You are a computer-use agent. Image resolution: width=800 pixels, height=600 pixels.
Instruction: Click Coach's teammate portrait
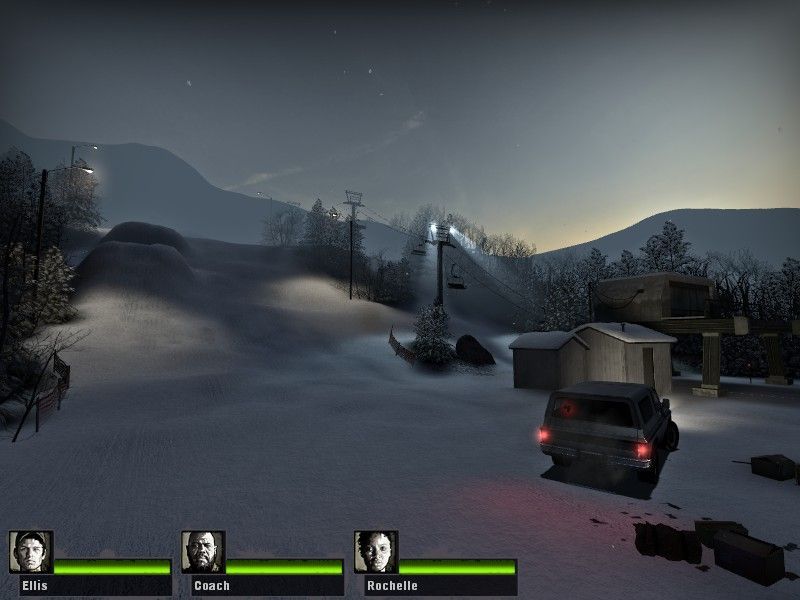click(x=203, y=552)
